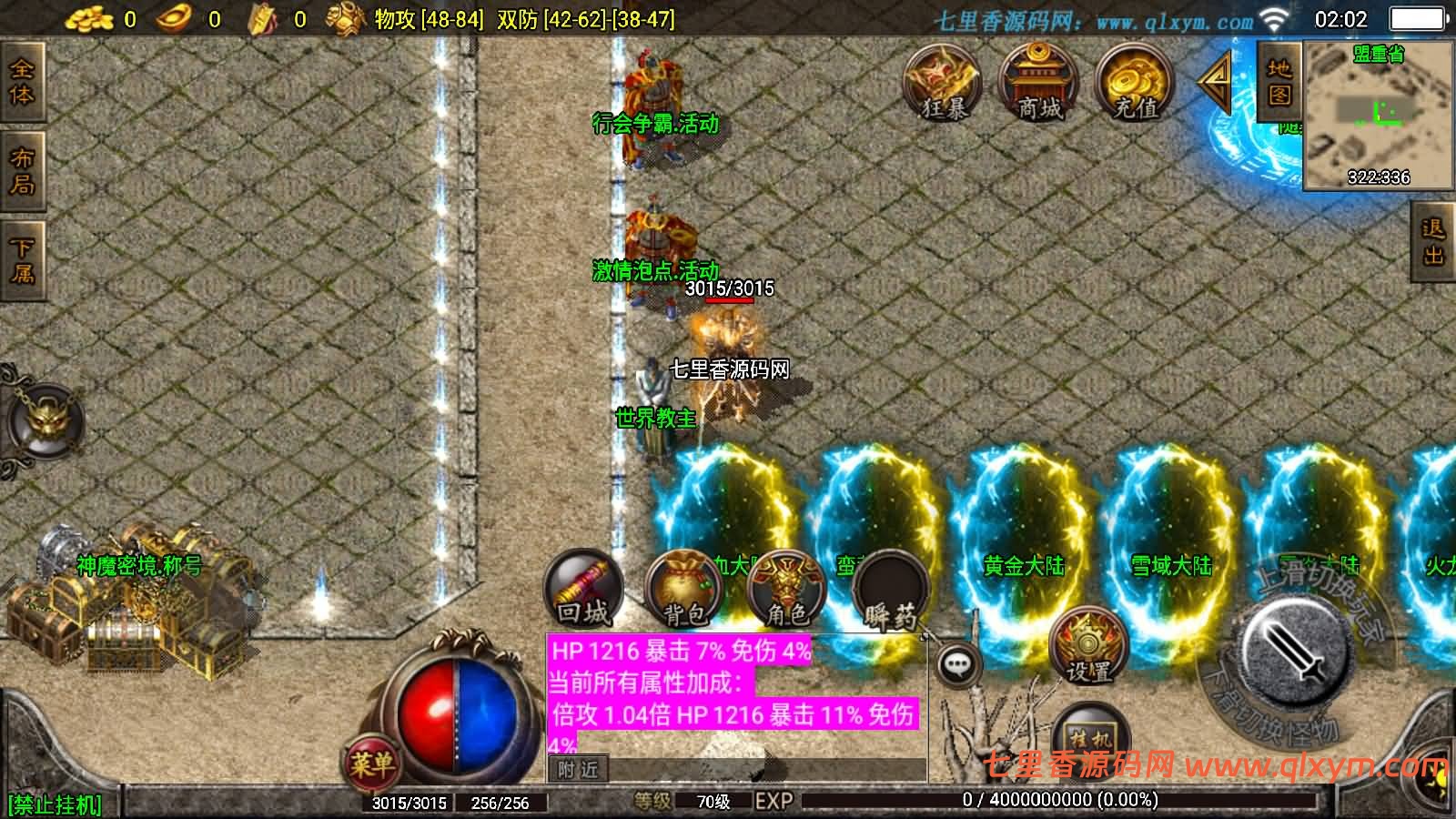
Task: Switch to the 附近 nearby chat tab
Action: 578,770
